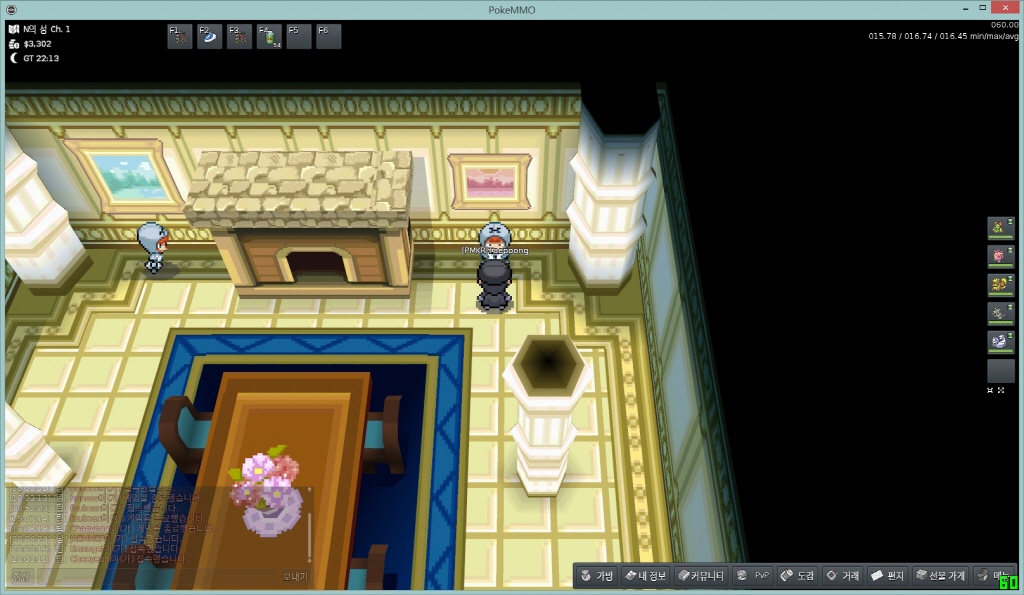Use the blue item in hotkey slot F2

pos(210,37)
